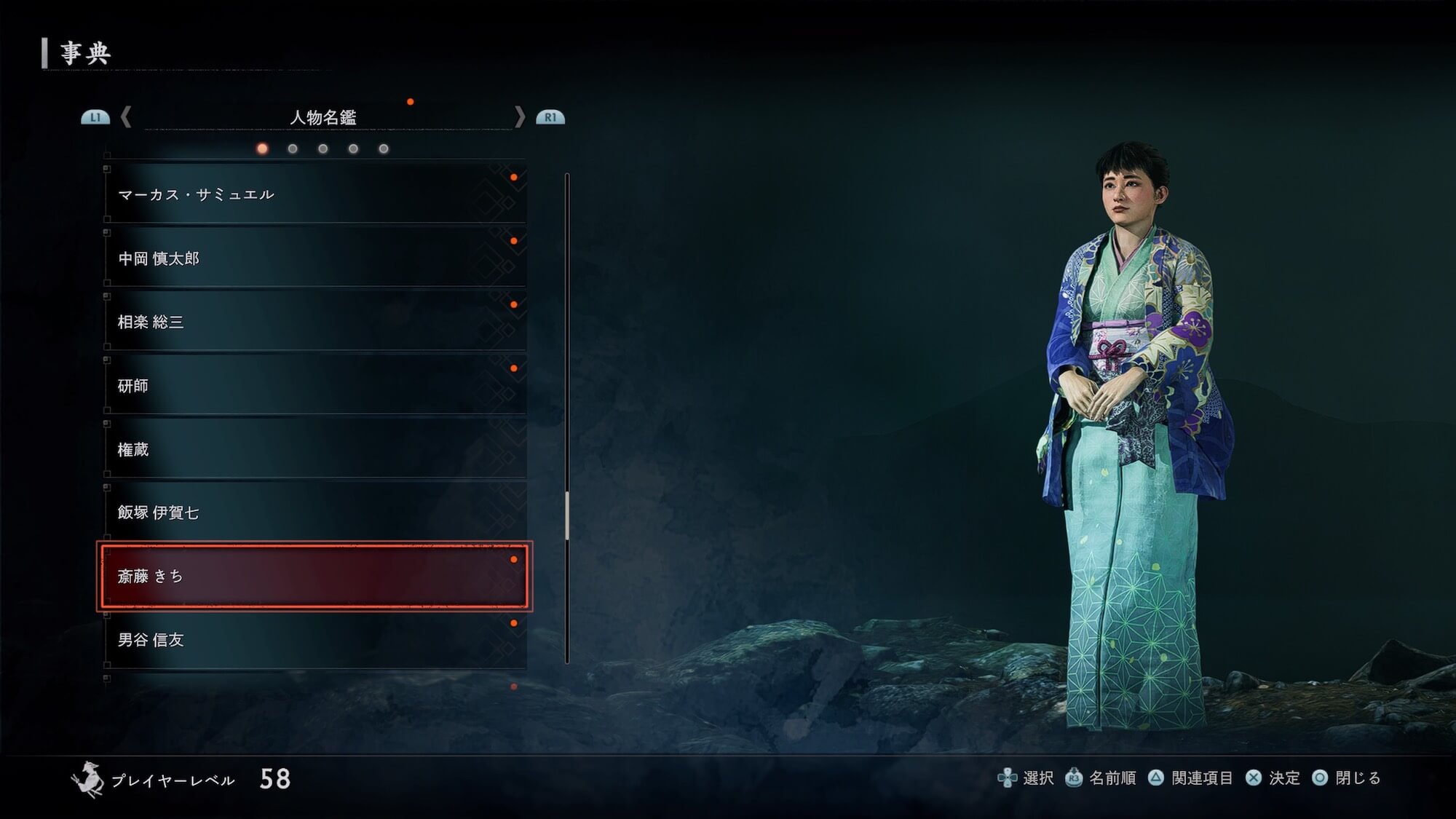The image size is (1456, 819).
Task: Select the first orange page indicator dot
Action: (x=262, y=149)
